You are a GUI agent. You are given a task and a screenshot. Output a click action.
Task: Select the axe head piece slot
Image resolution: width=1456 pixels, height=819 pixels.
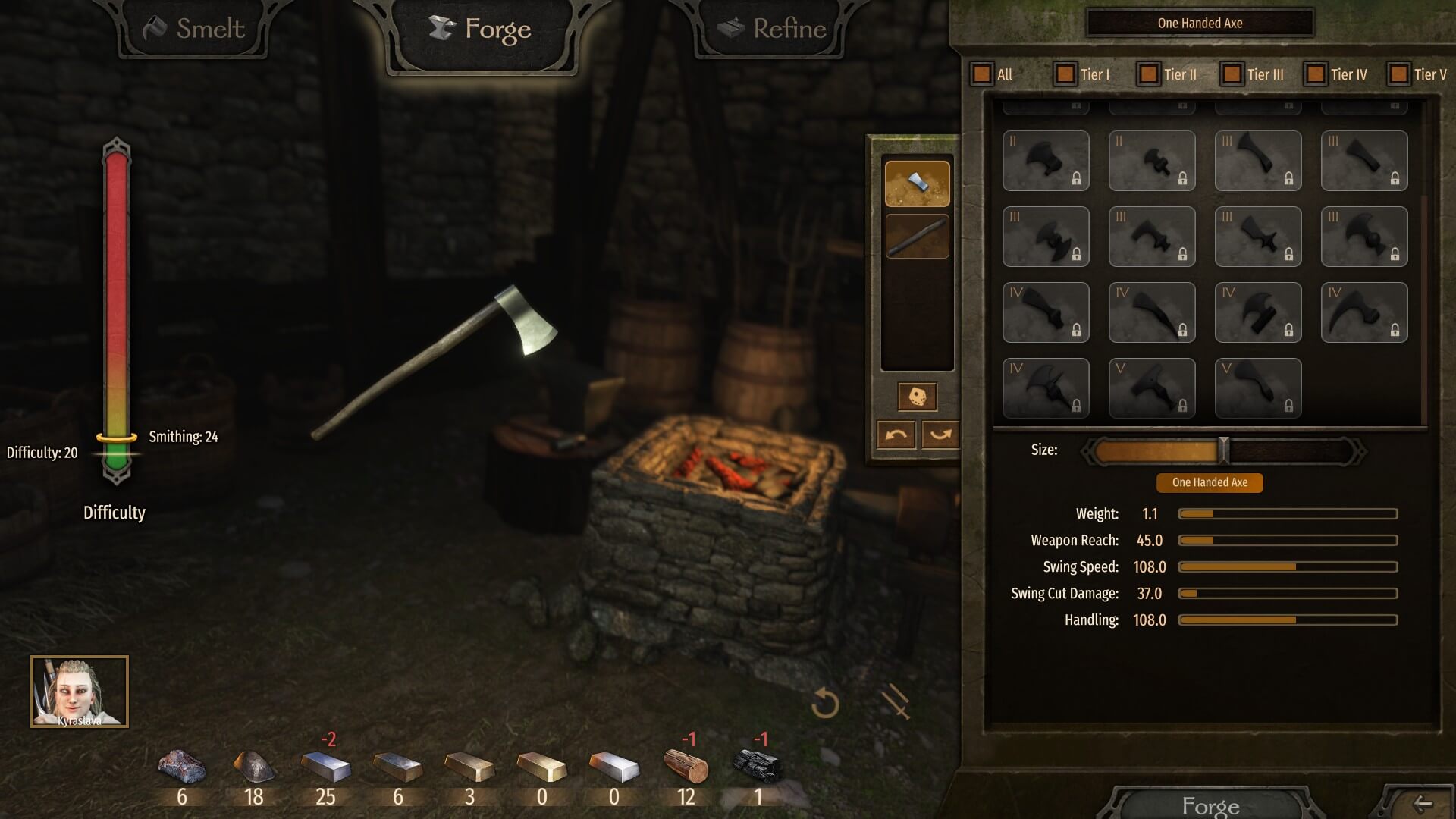[917, 184]
